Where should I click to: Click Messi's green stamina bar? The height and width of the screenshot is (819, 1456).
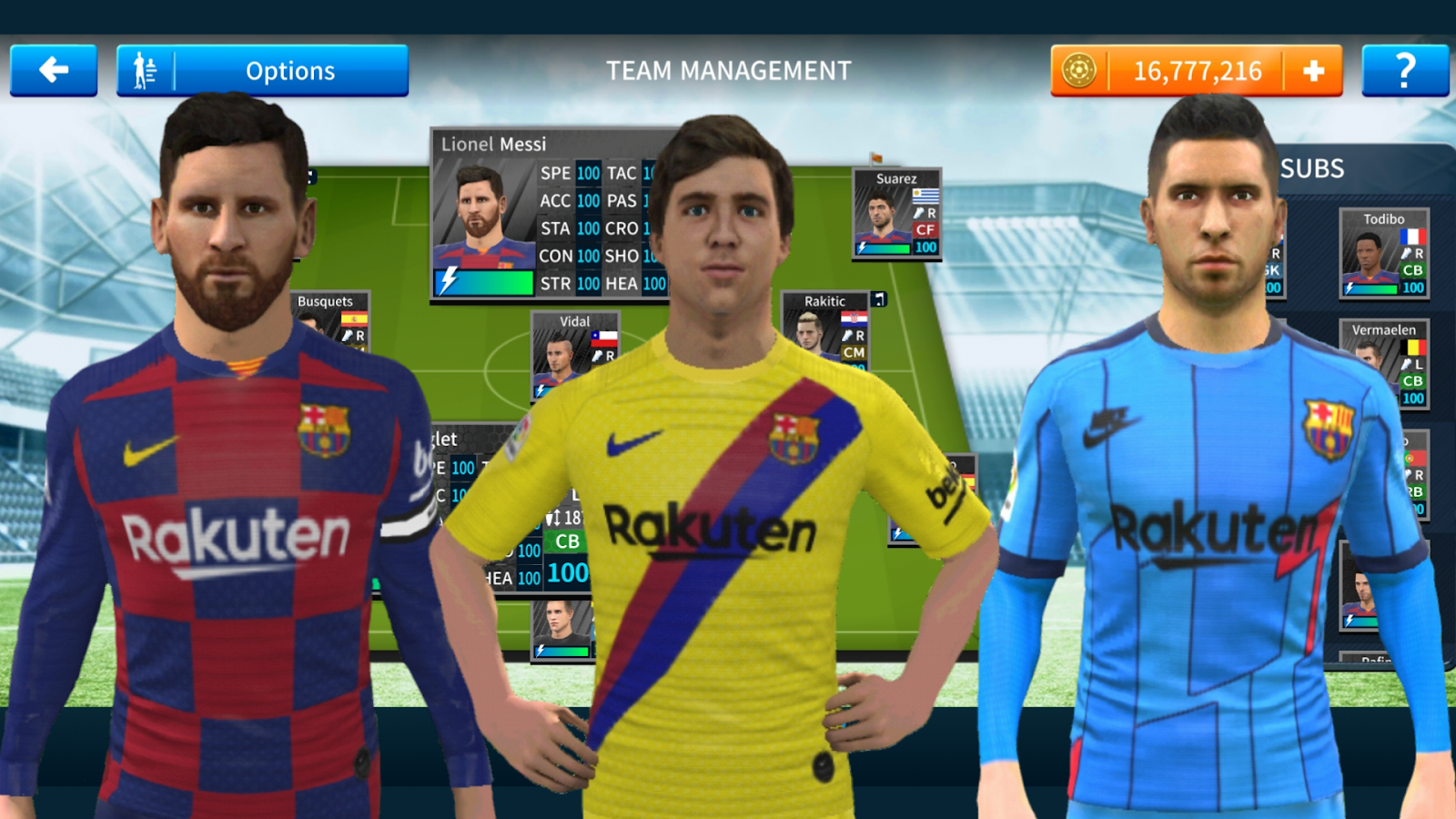(x=485, y=283)
